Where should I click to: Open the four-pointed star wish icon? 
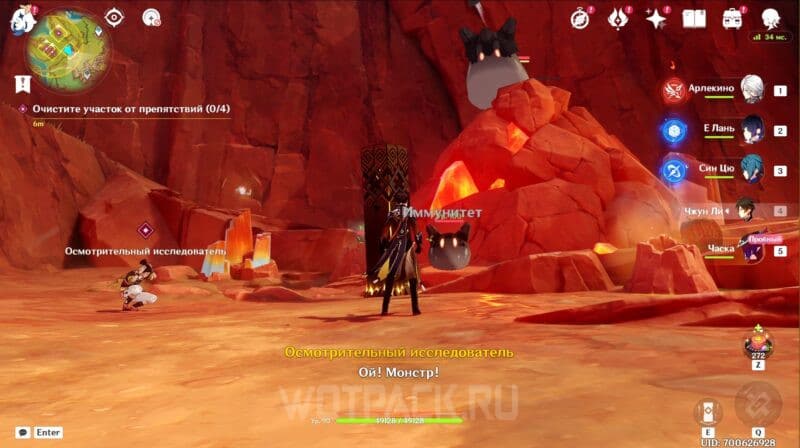click(656, 18)
